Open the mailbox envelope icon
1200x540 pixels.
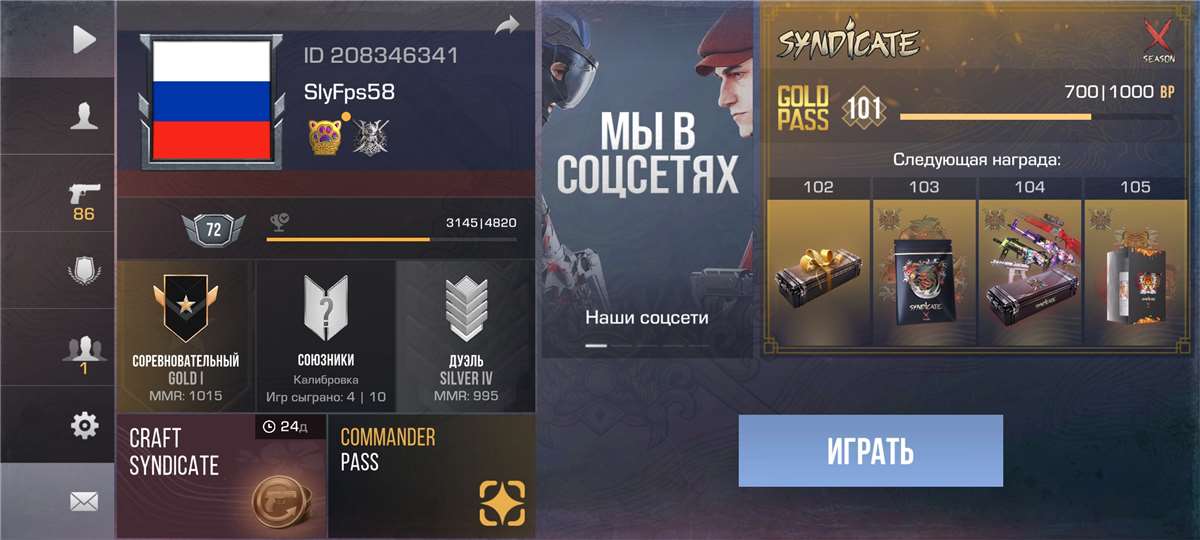[x=84, y=502]
